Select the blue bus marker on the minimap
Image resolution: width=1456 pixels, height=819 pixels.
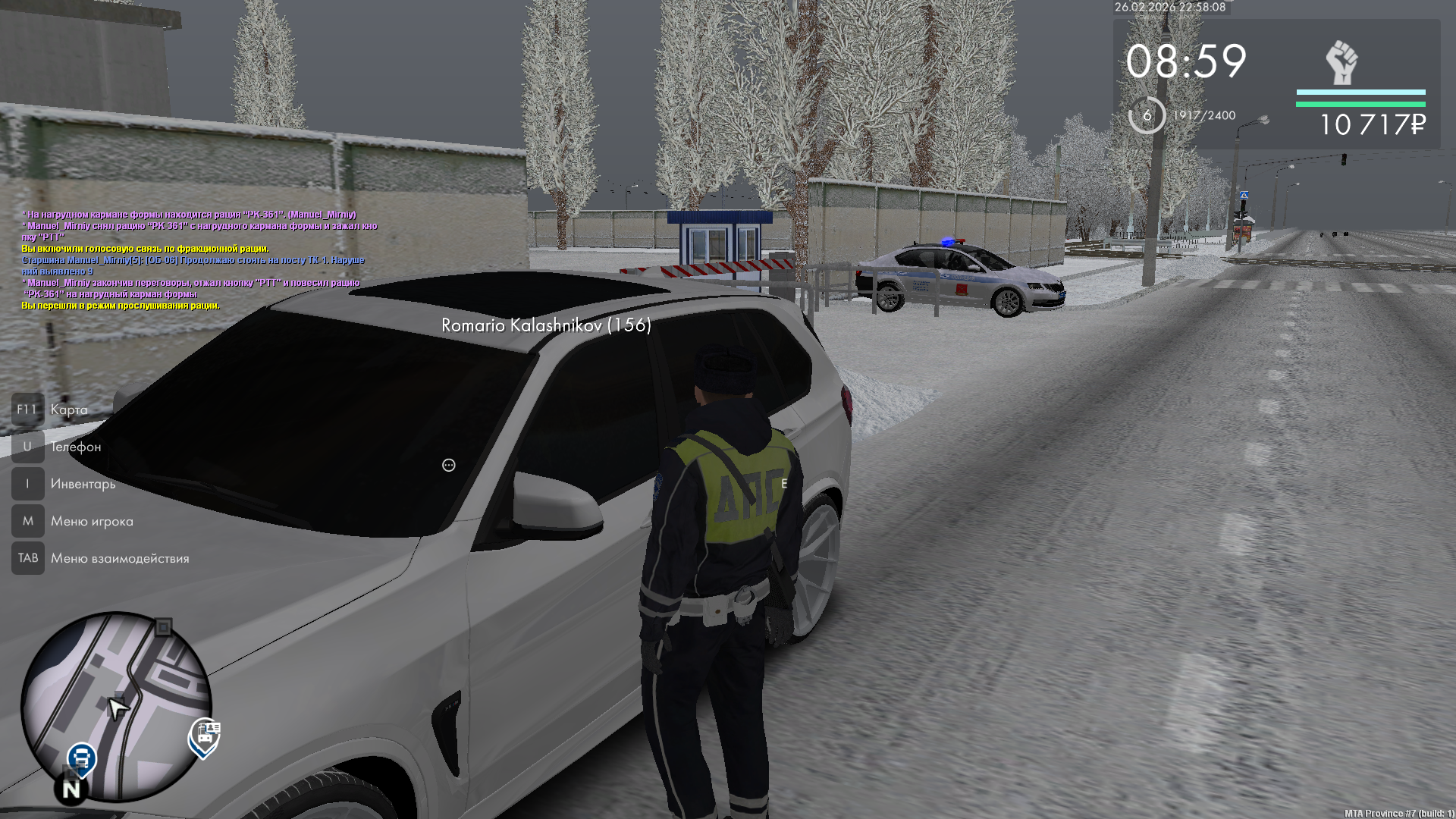pyautogui.click(x=81, y=758)
